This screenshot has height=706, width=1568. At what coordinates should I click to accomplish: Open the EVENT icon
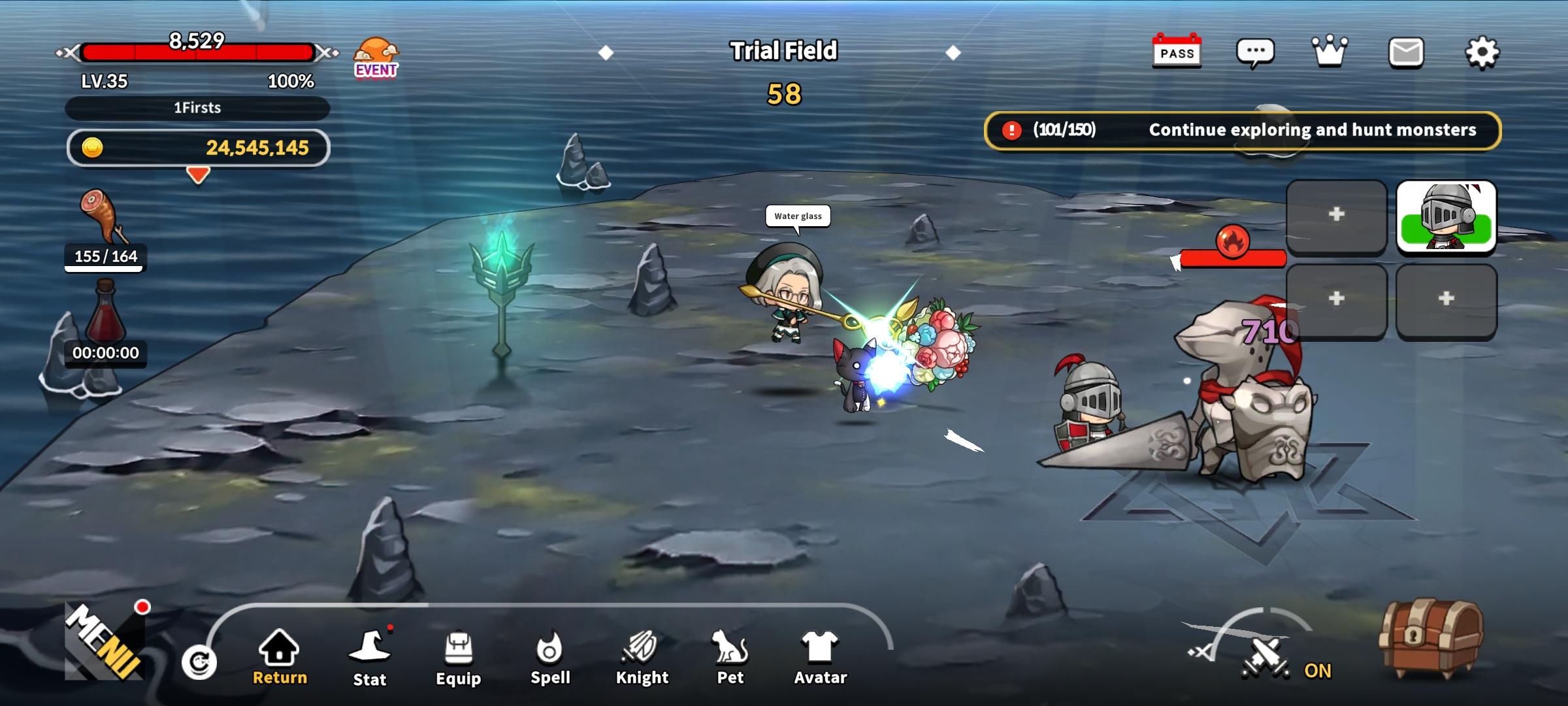(x=376, y=58)
